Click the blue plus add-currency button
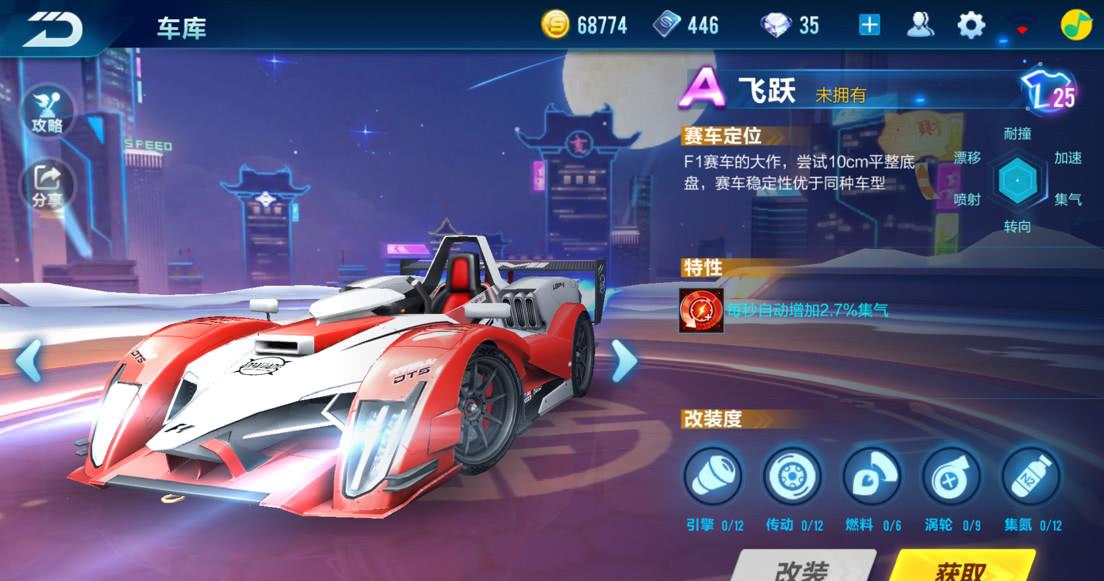Screen dimensions: 1104x581 870,25
